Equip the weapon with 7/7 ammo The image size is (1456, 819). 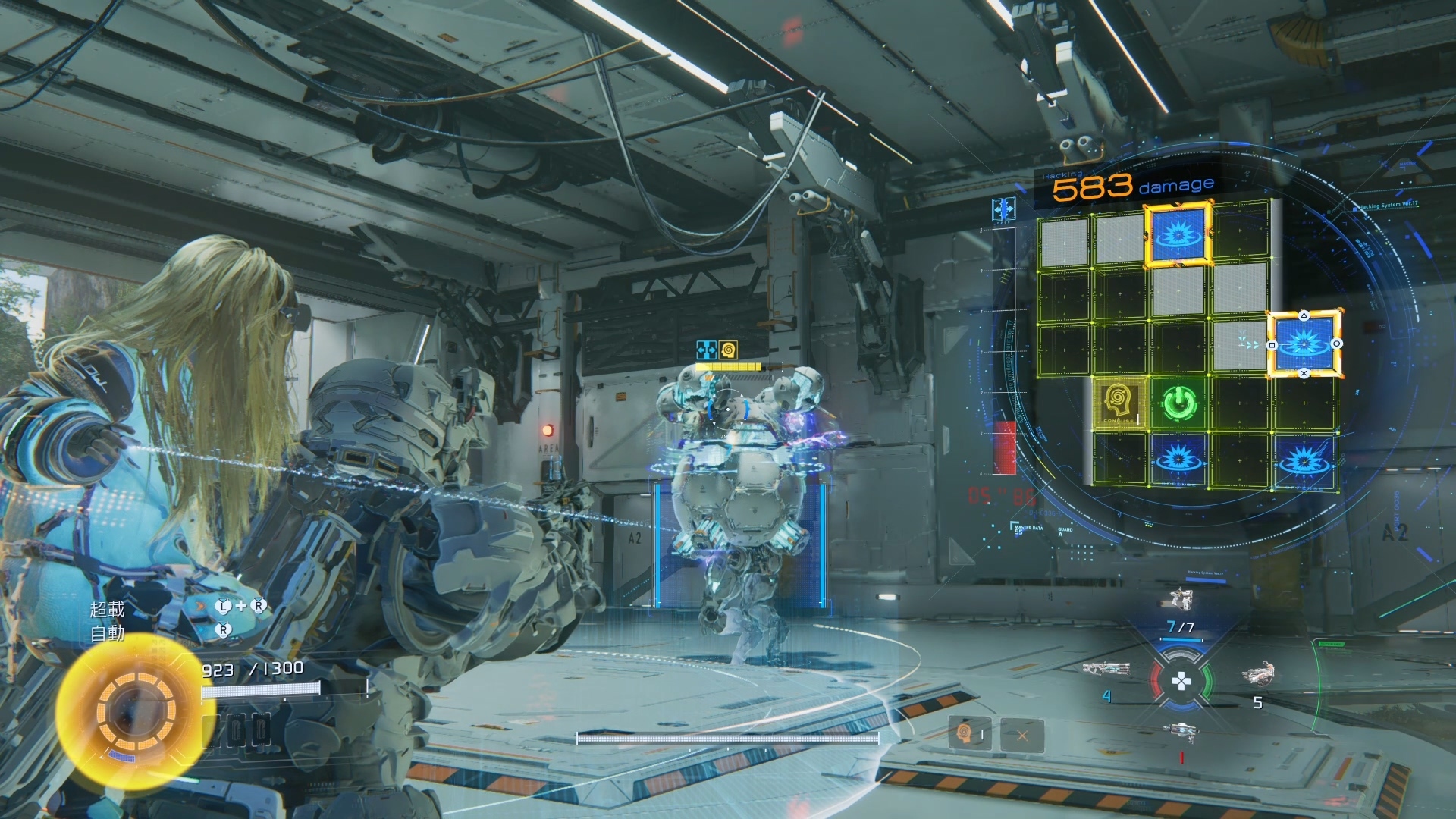1179,601
